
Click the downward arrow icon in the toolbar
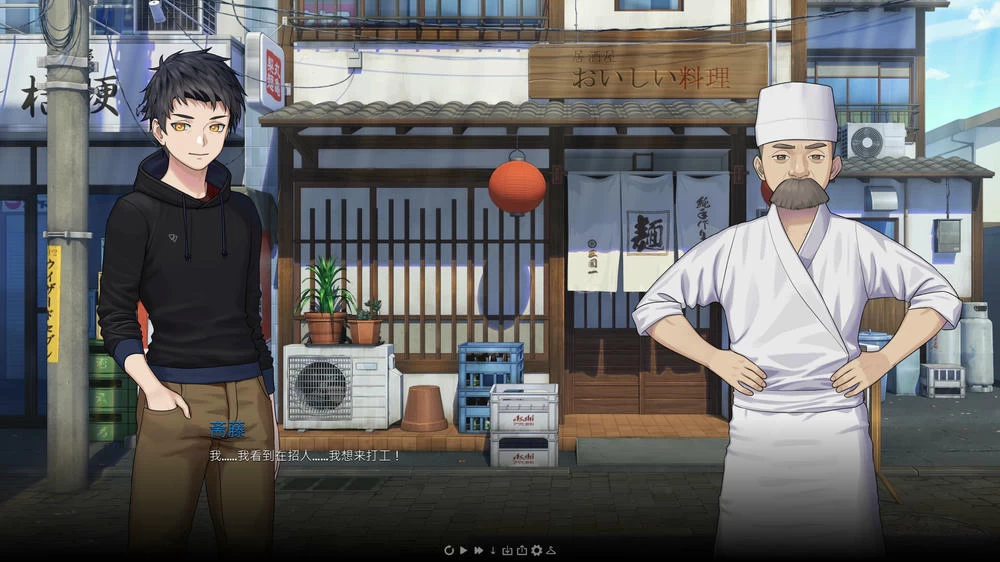(493, 550)
